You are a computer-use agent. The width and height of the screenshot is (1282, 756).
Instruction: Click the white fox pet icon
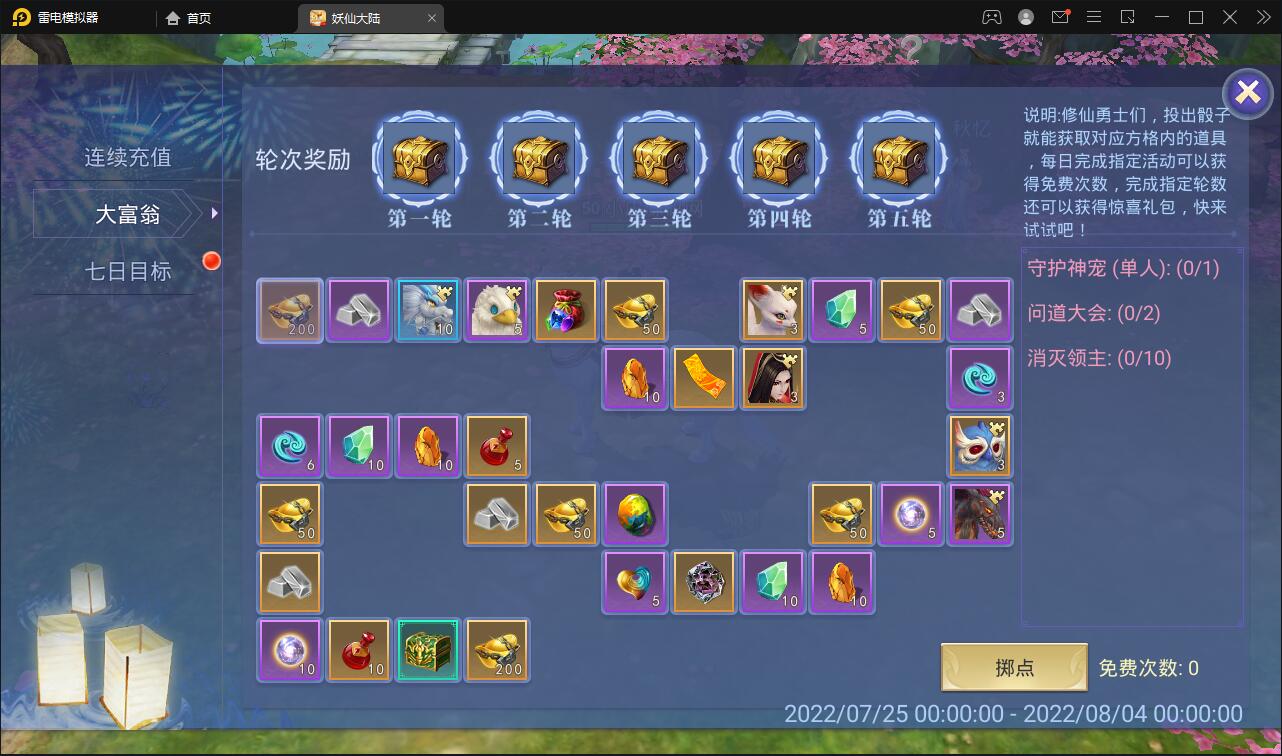773,309
